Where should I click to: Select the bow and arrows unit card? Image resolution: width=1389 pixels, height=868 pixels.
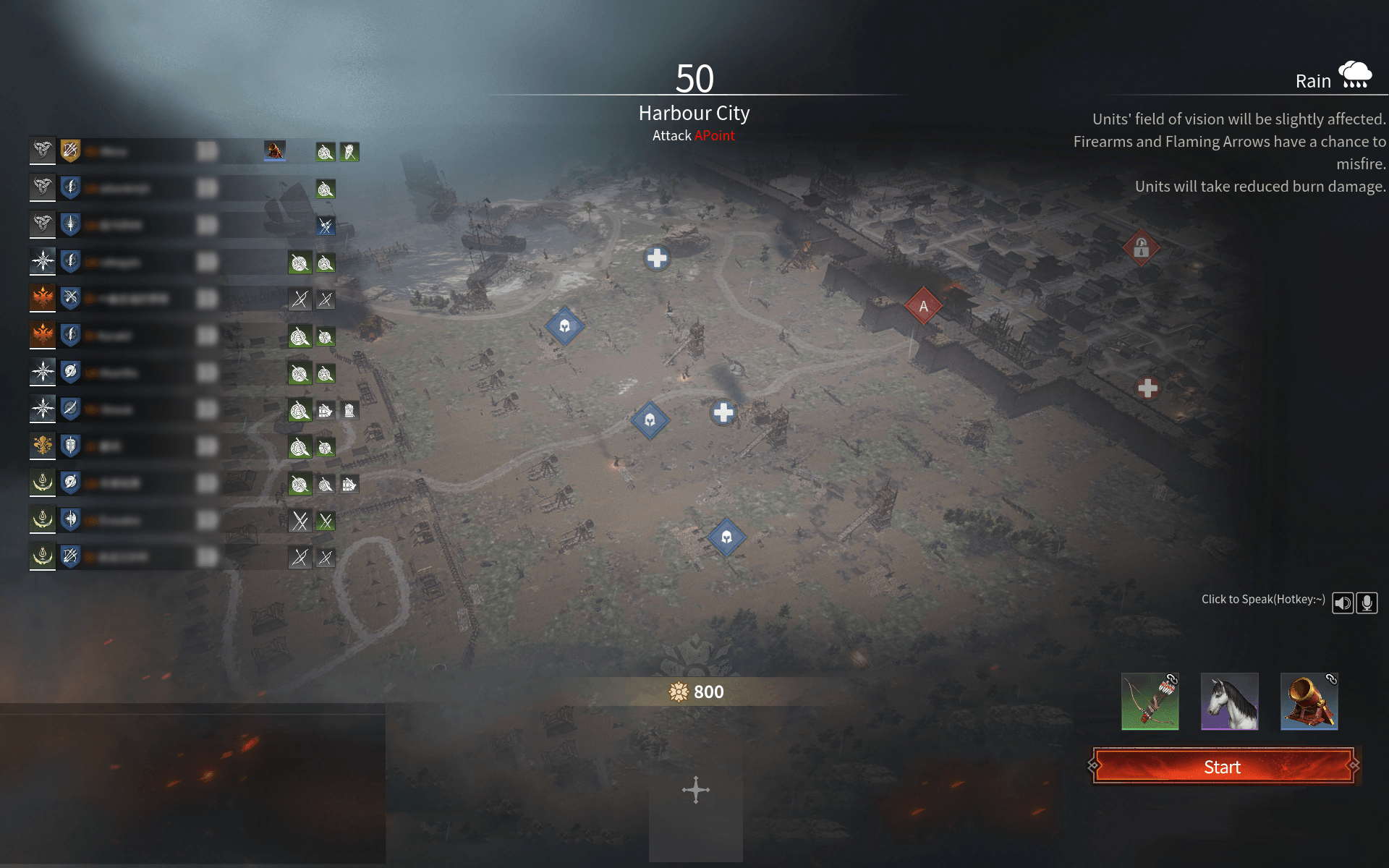(1150, 702)
